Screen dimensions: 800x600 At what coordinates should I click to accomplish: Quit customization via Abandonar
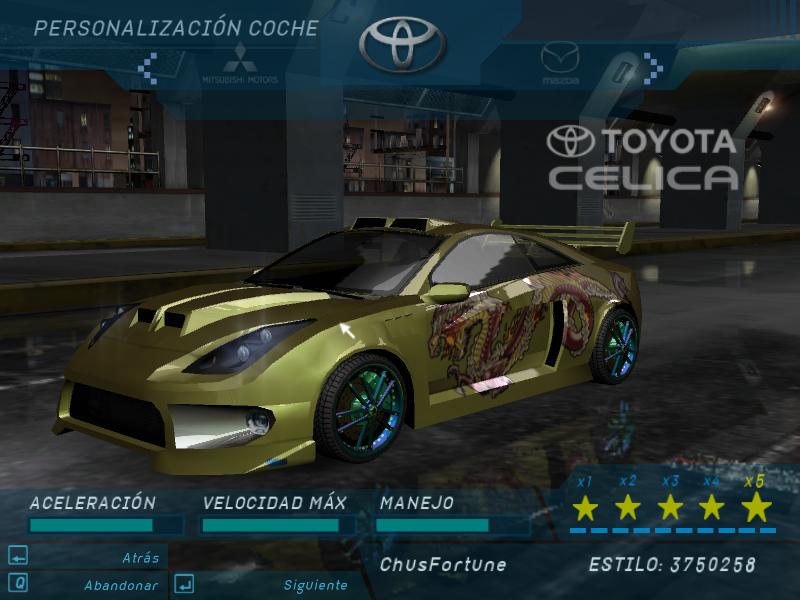point(120,585)
